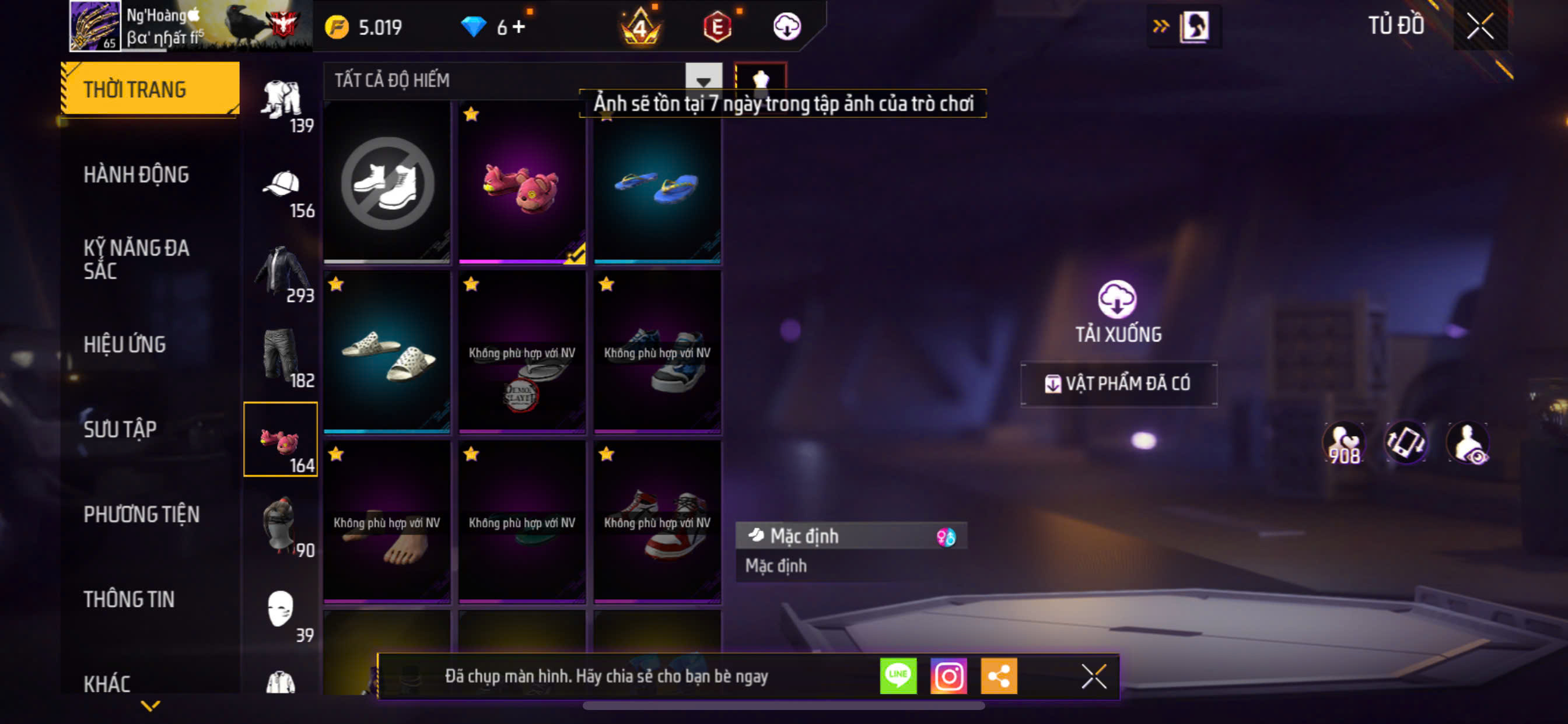1568x724 pixels.
Task: Open the Thông Tin tab
Action: pos(128,599)
